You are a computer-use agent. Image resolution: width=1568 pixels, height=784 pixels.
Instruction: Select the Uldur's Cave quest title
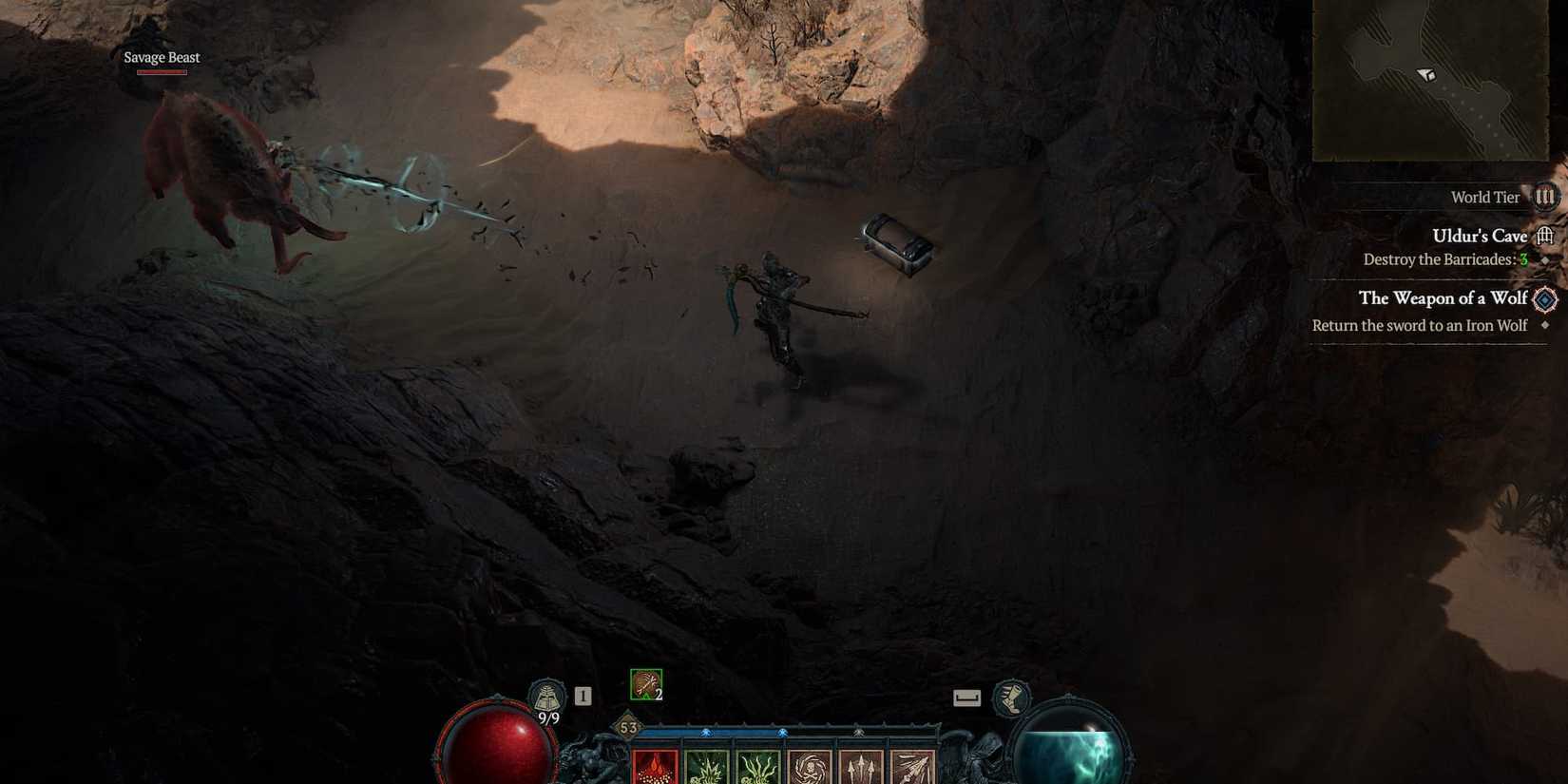pos(1479,235)
